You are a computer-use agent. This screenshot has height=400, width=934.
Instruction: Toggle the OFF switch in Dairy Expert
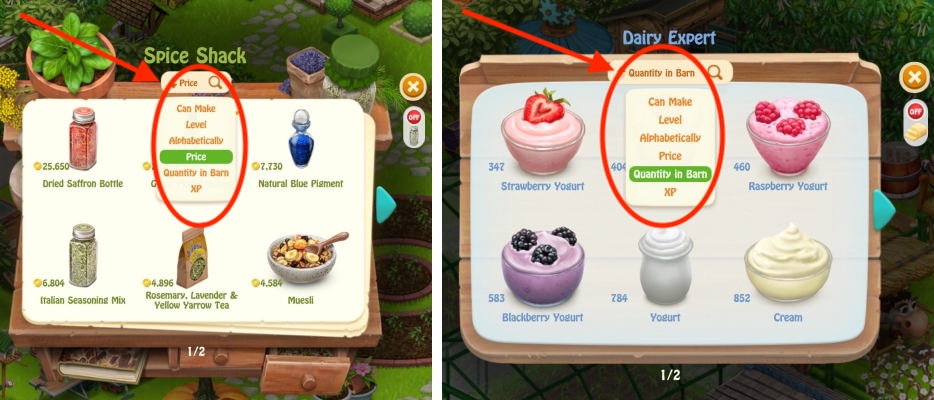914,112
